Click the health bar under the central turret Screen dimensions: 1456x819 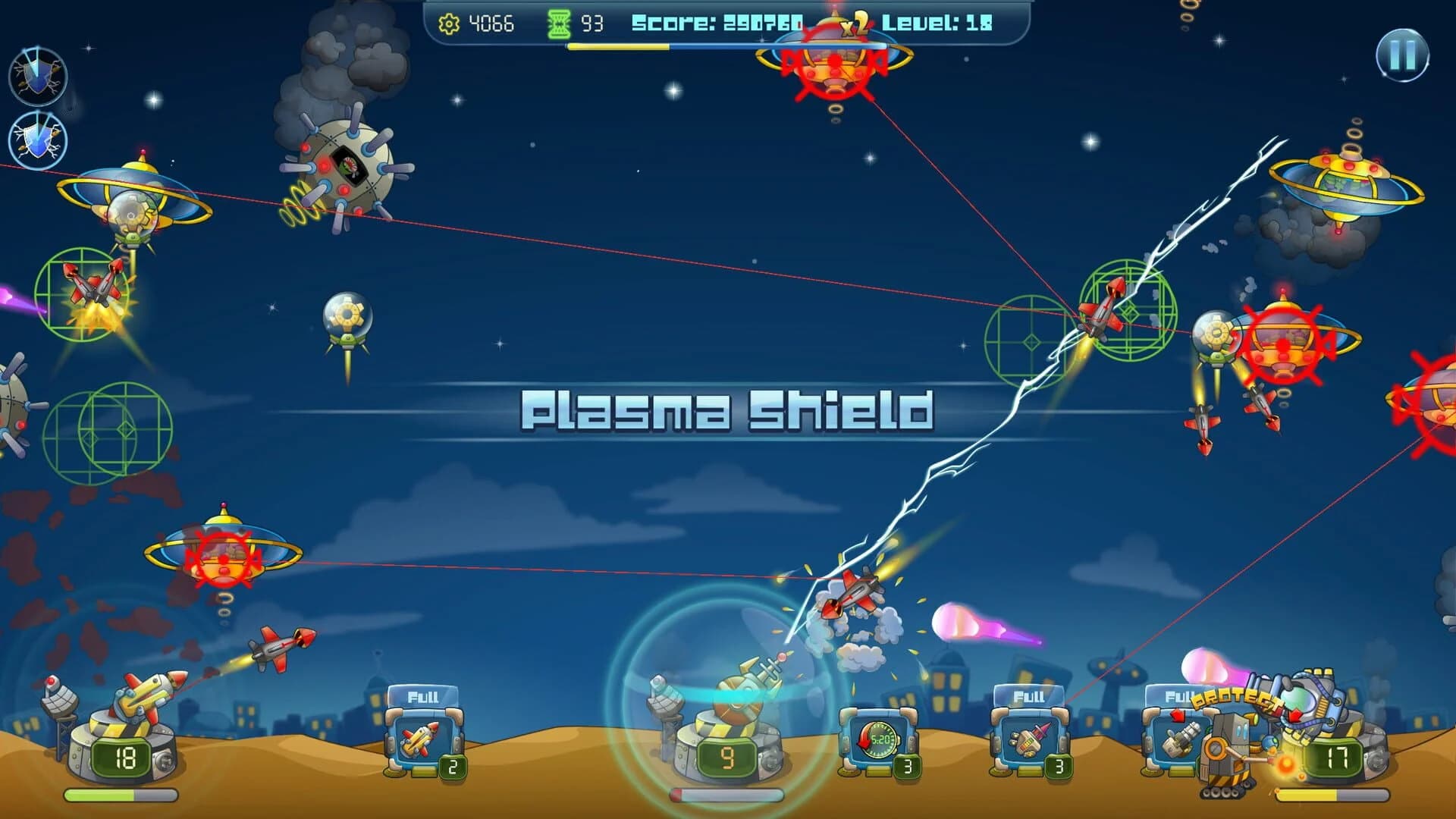click(728, 795)
